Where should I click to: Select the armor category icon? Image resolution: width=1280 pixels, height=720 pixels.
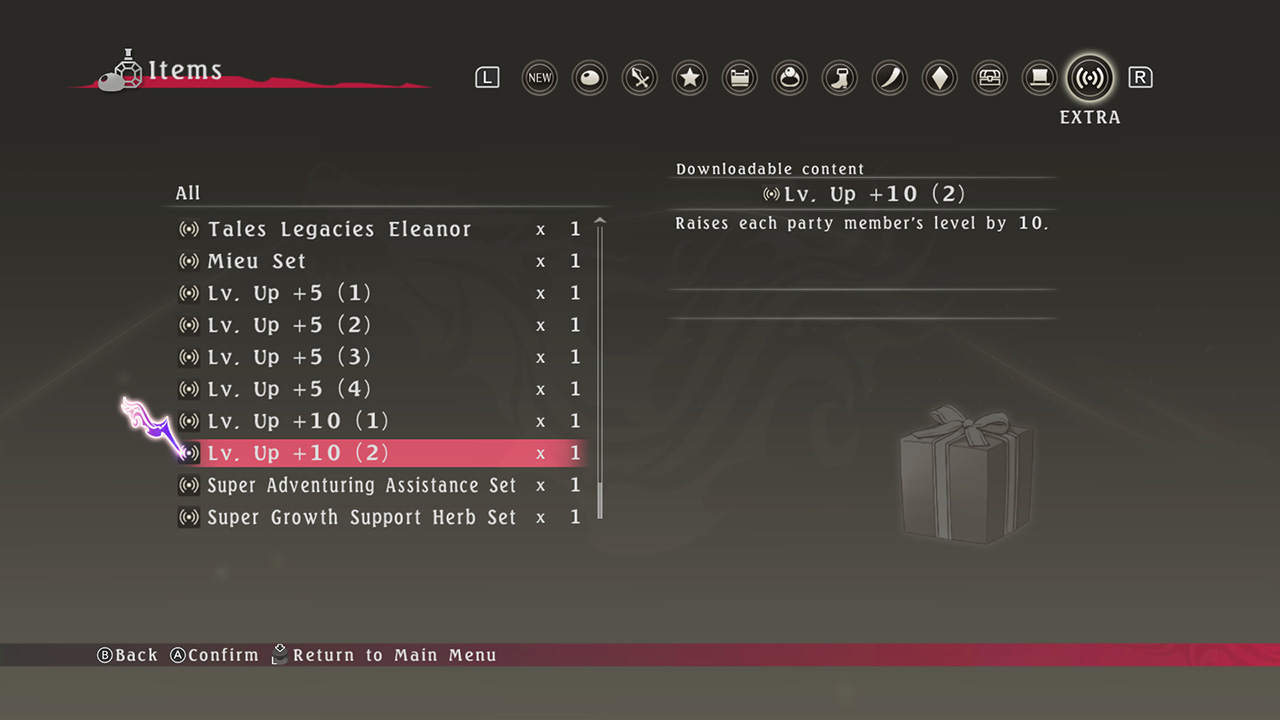pos(739,78)
